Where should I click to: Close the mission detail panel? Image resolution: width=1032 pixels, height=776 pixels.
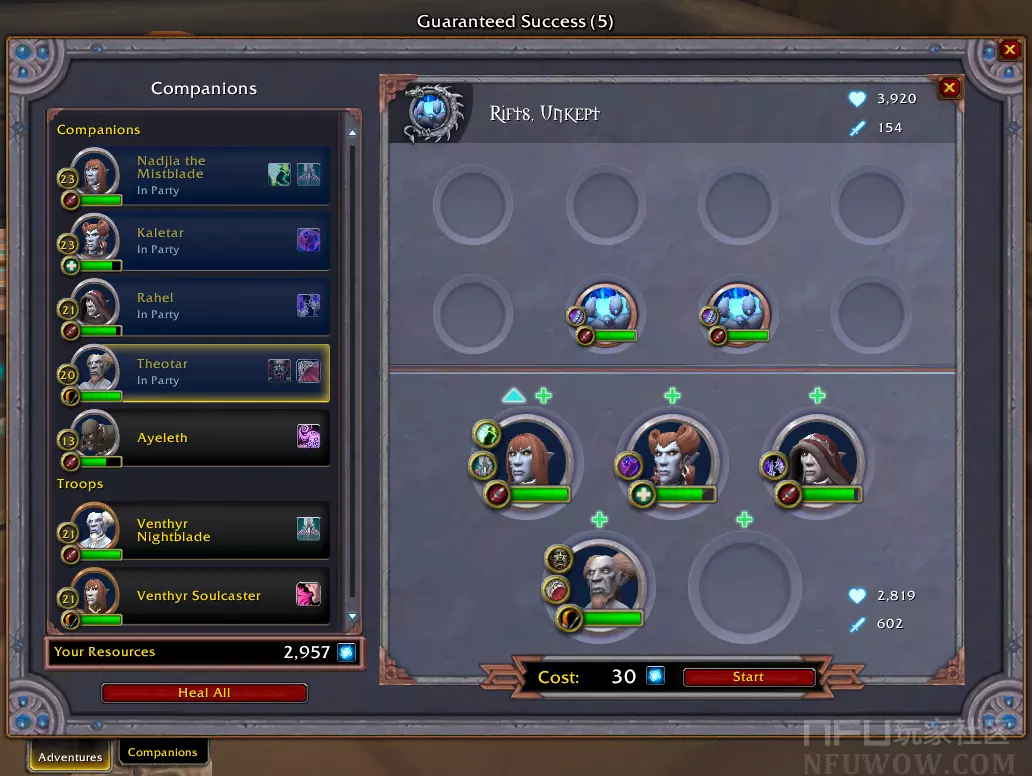coord(949,88)
